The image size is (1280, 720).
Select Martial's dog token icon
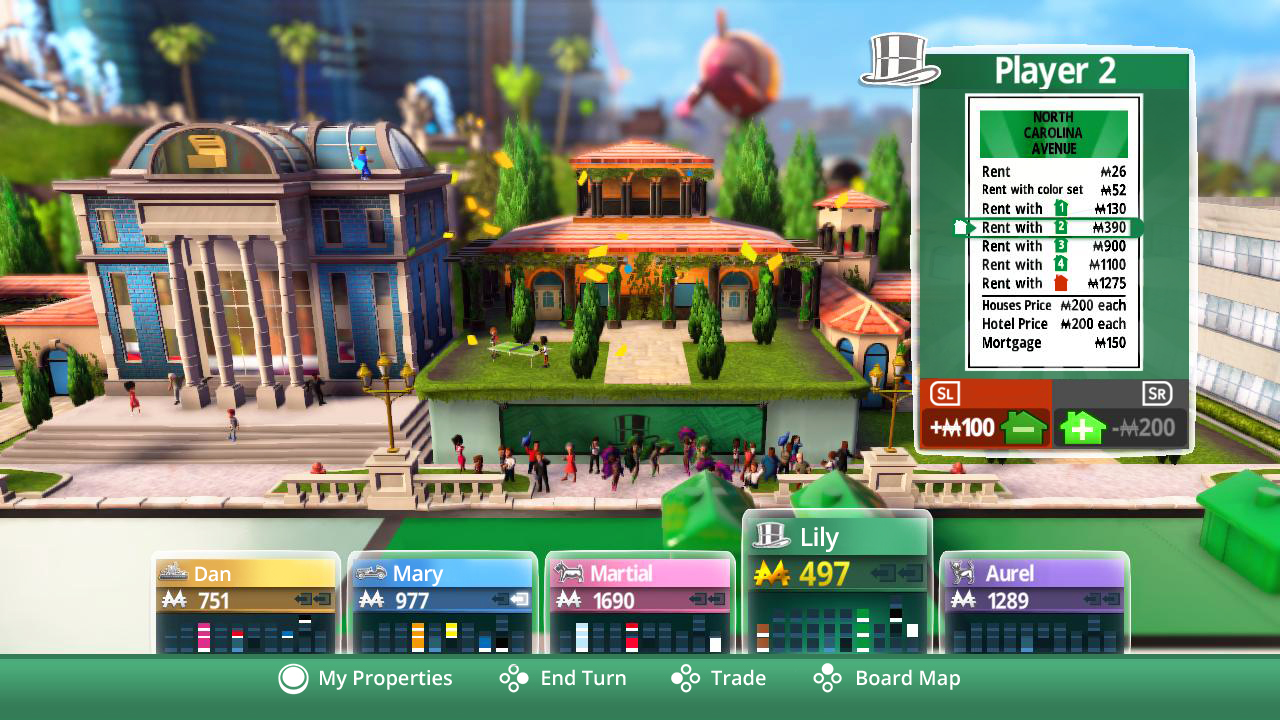(567, 573)
